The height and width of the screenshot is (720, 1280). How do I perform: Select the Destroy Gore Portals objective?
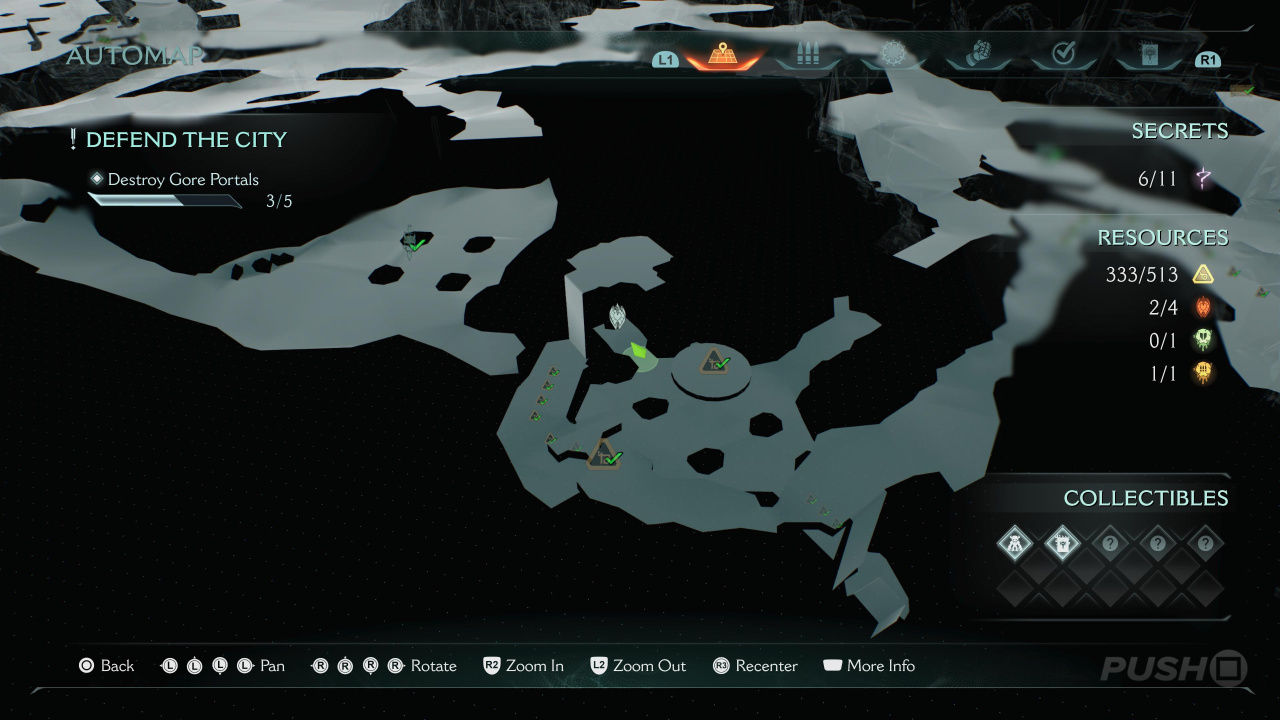pos(183,180)
